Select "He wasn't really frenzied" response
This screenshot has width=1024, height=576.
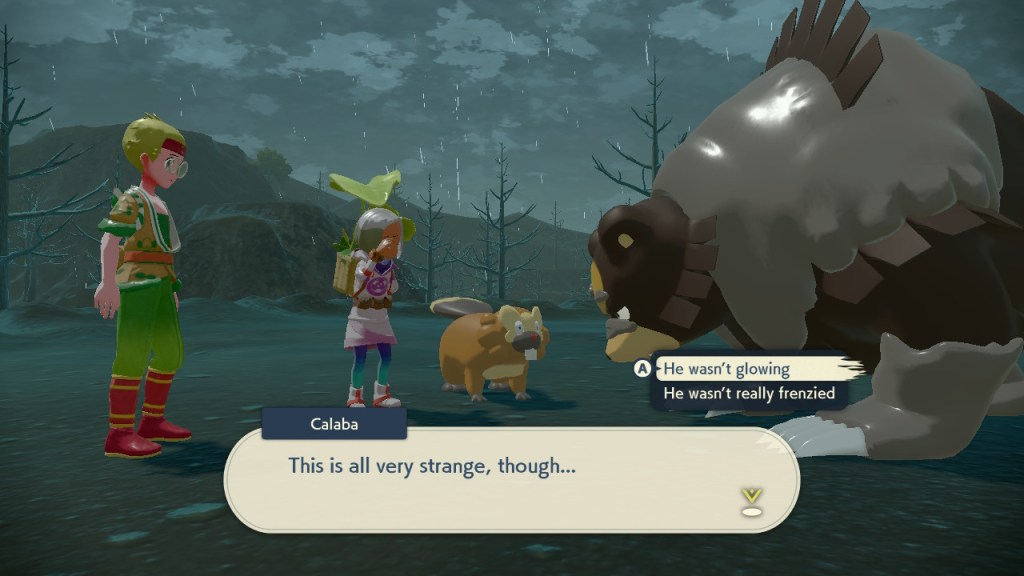(749, 394)
